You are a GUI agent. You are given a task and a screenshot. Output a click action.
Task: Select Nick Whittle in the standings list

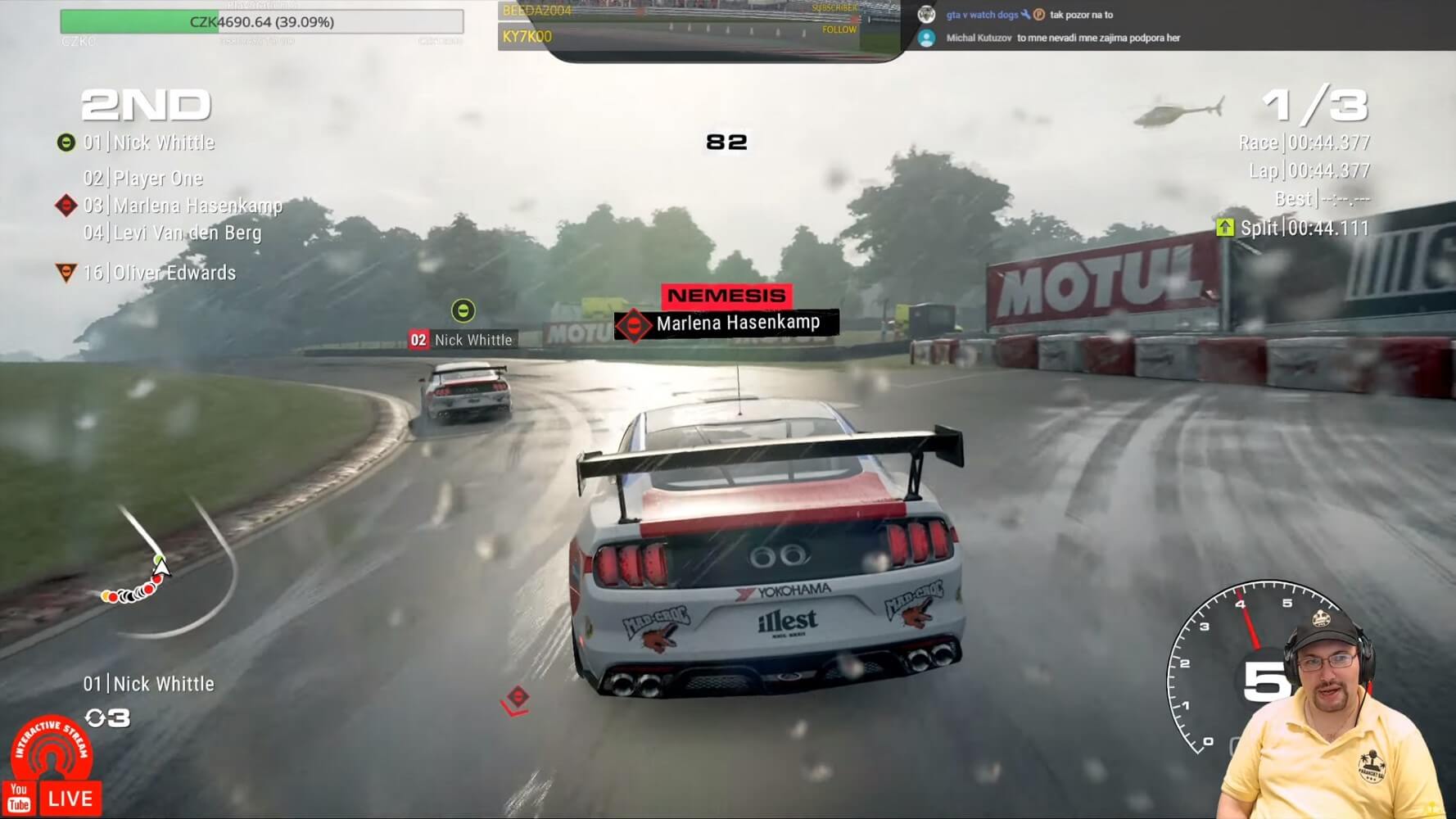[x=149, y=143]
